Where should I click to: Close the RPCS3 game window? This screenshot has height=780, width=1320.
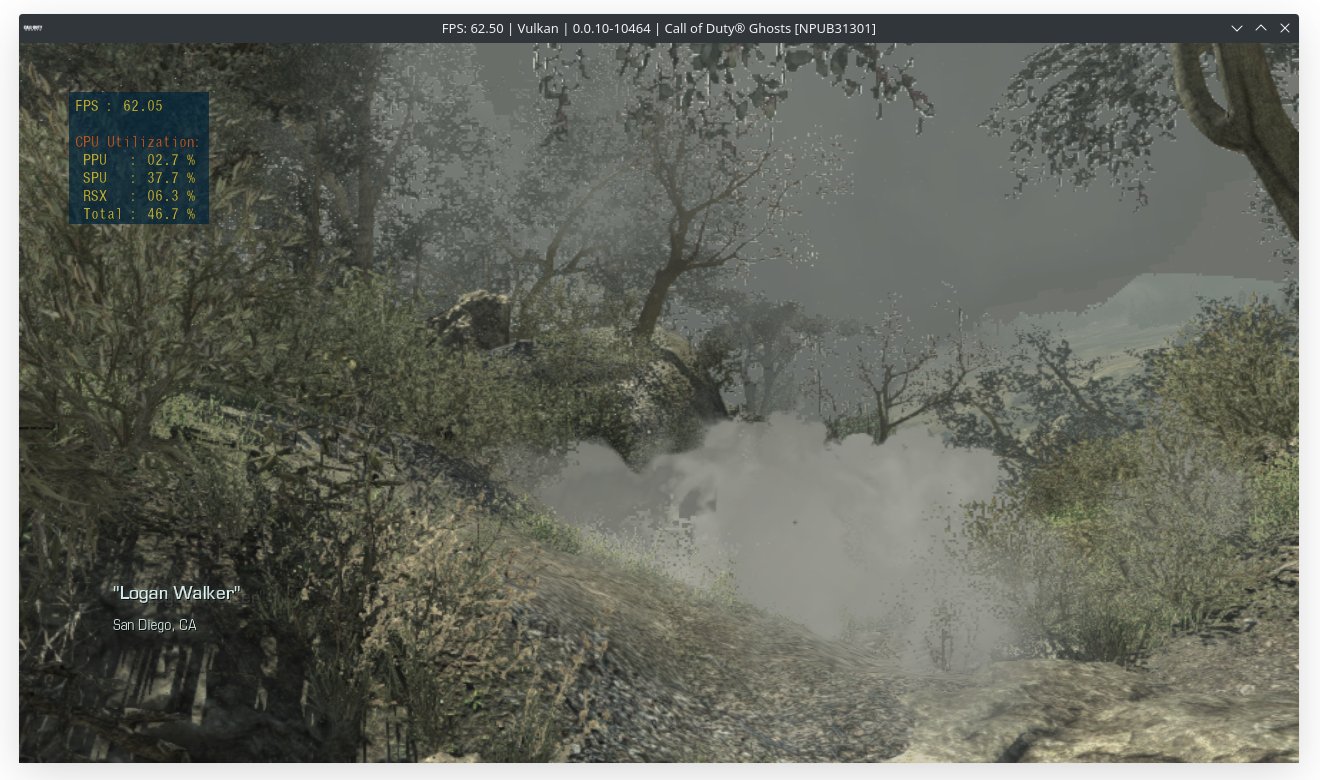(1285, 28)
